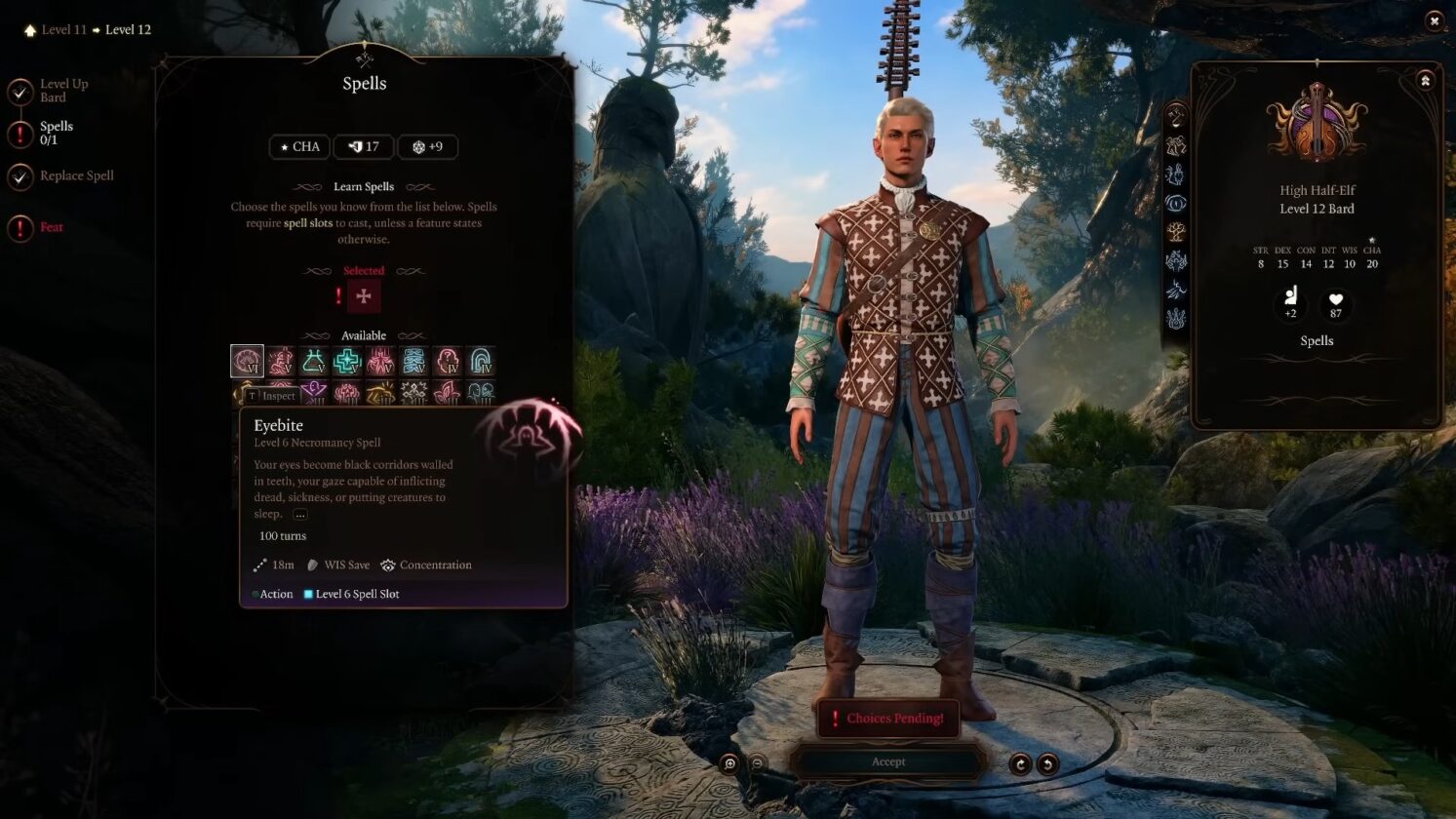Click the empty Selected spell slot

pyautogui.click(x=364, y=296)
